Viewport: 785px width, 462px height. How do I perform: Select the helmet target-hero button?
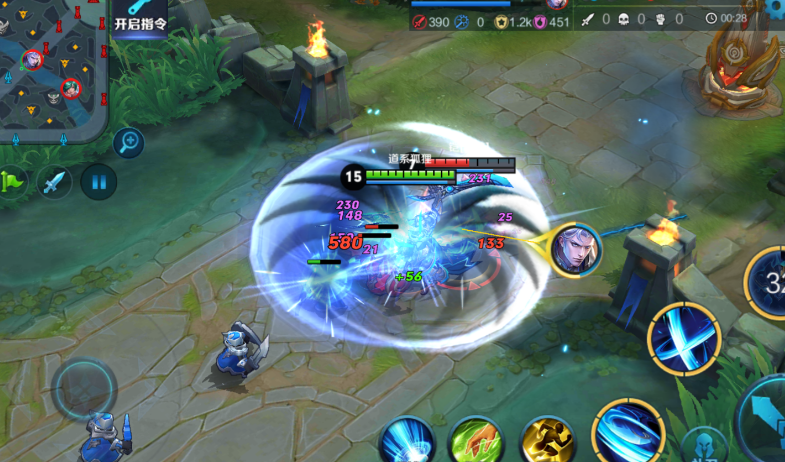click(704, 444)
